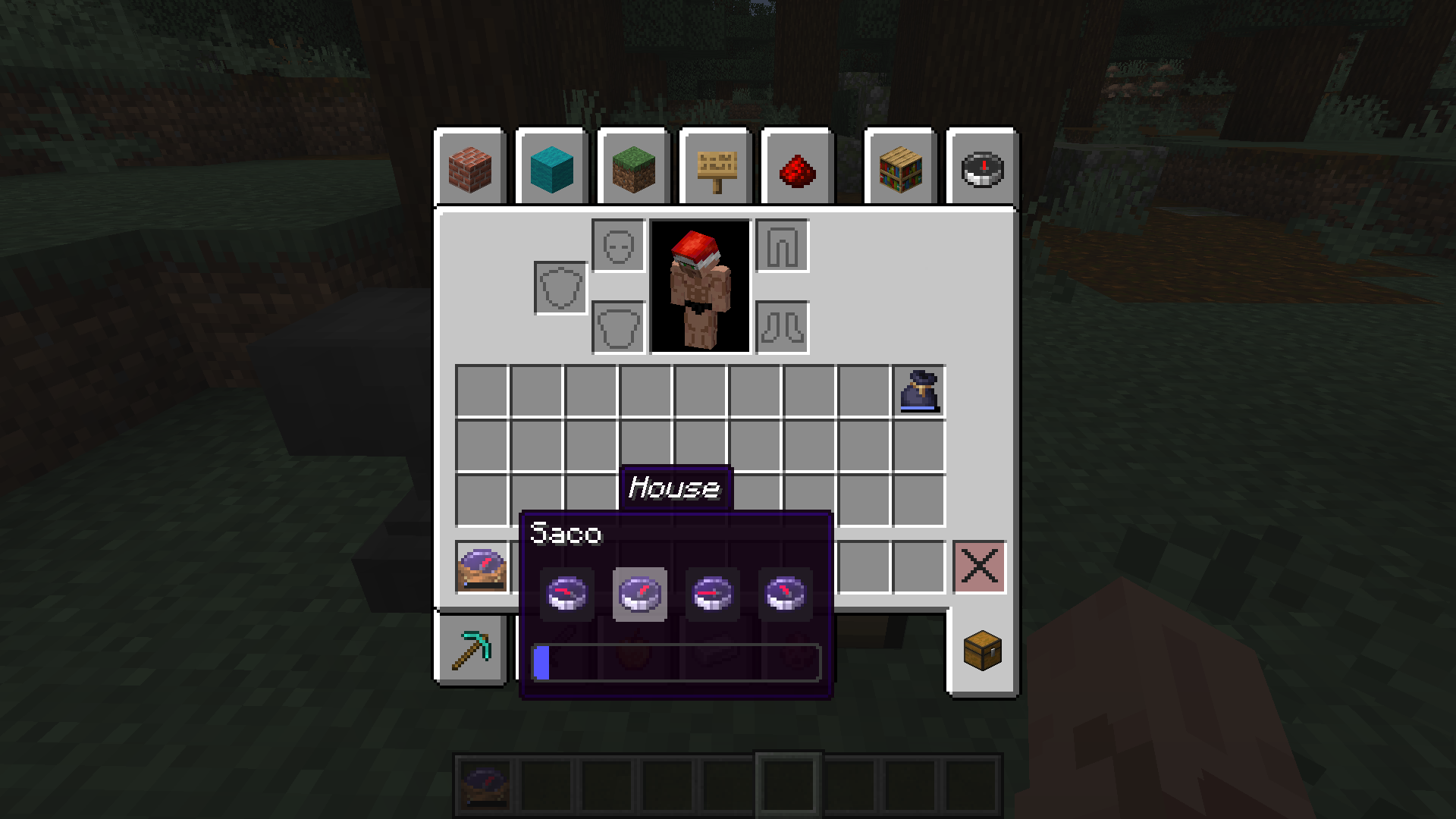The width and height of the screenshot is (1456, 819).
Task: Open the compass search tab
Action: [x=981, y=169]
